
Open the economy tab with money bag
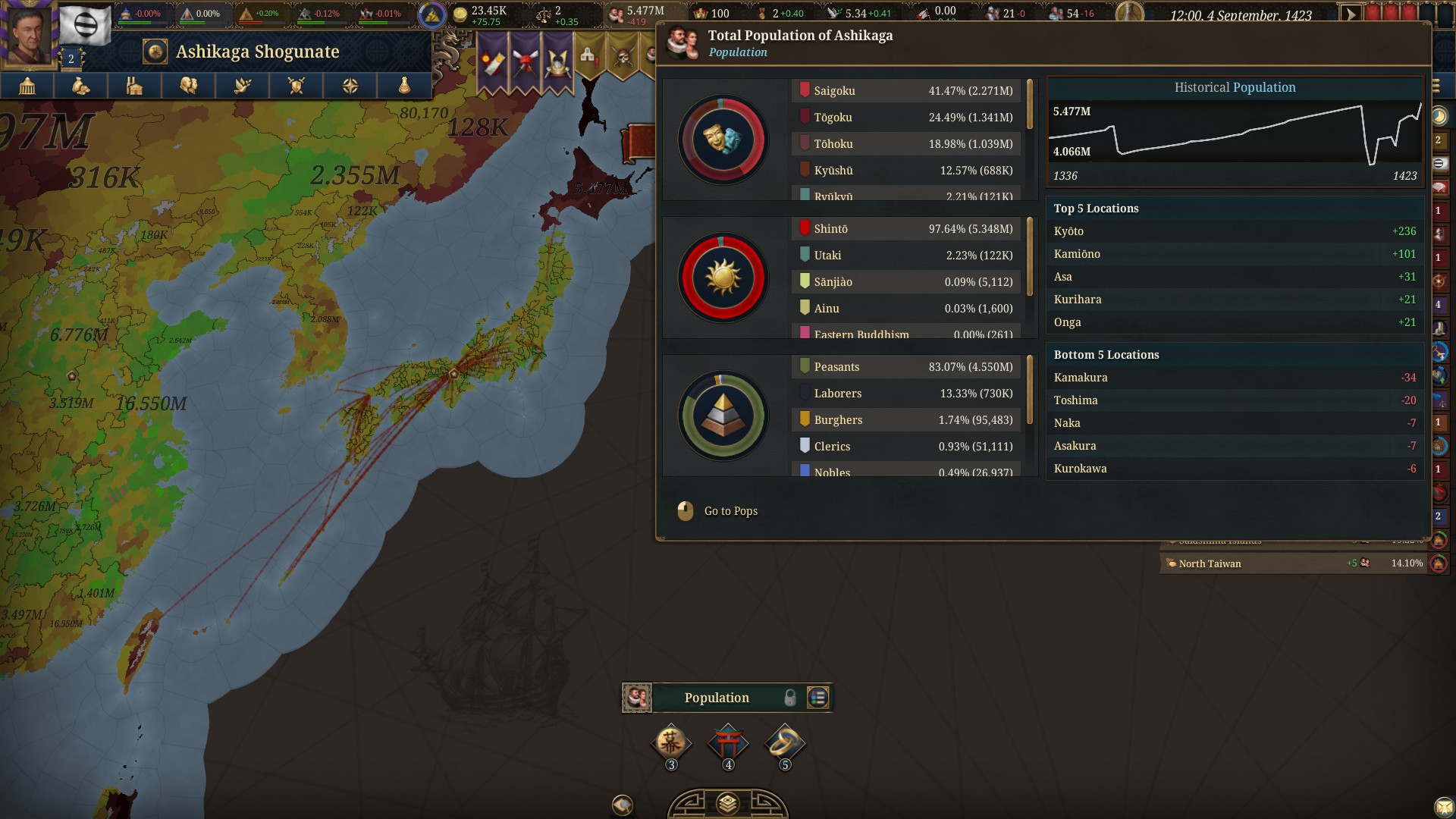pos(80,86)
